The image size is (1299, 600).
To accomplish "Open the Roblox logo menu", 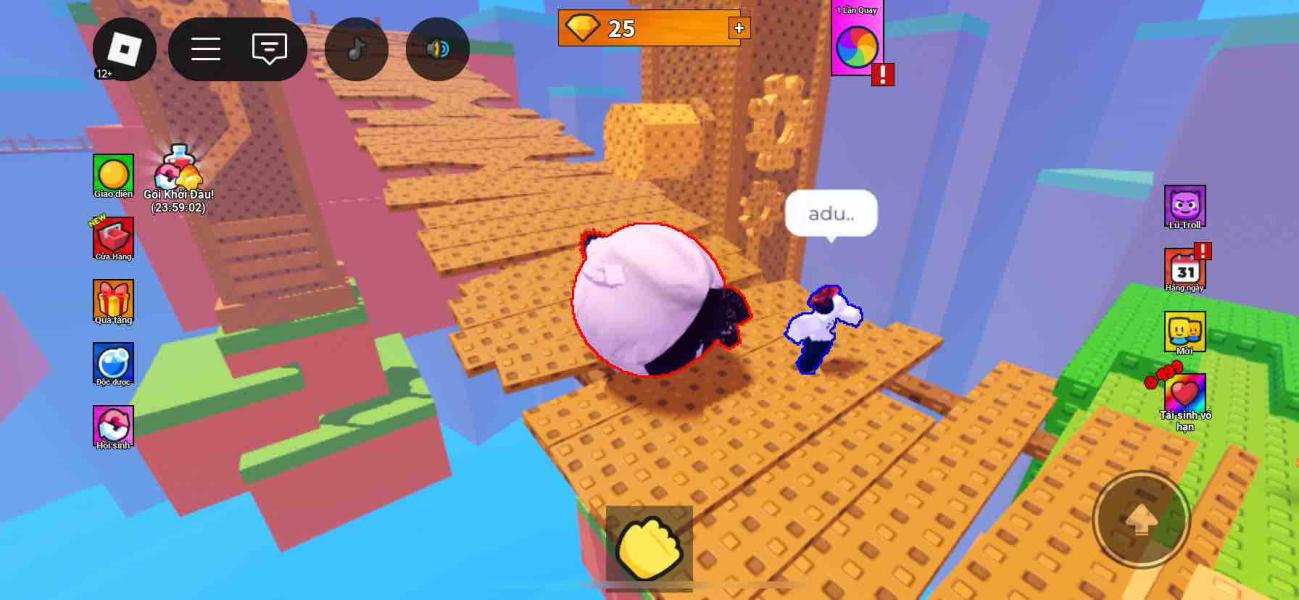I will click(124, 49).
